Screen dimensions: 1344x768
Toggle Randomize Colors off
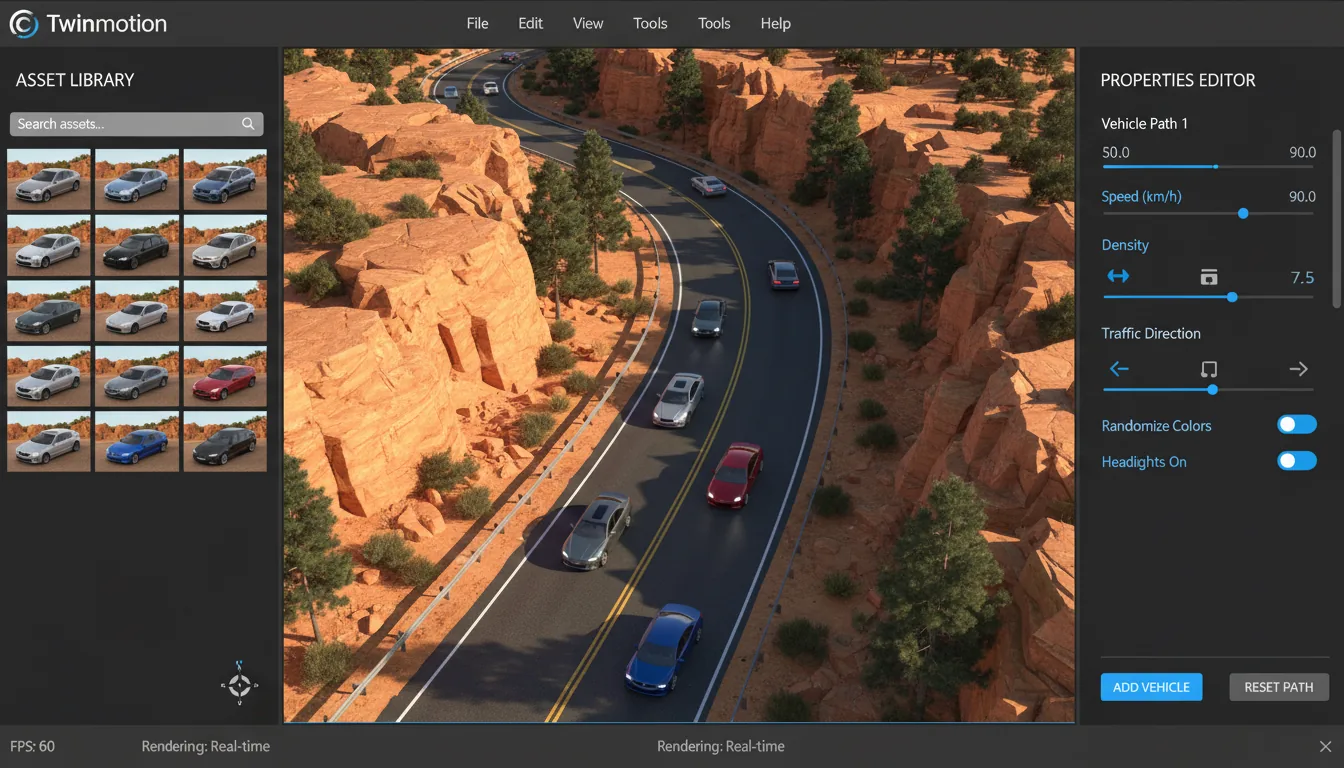pos(1296,424)
